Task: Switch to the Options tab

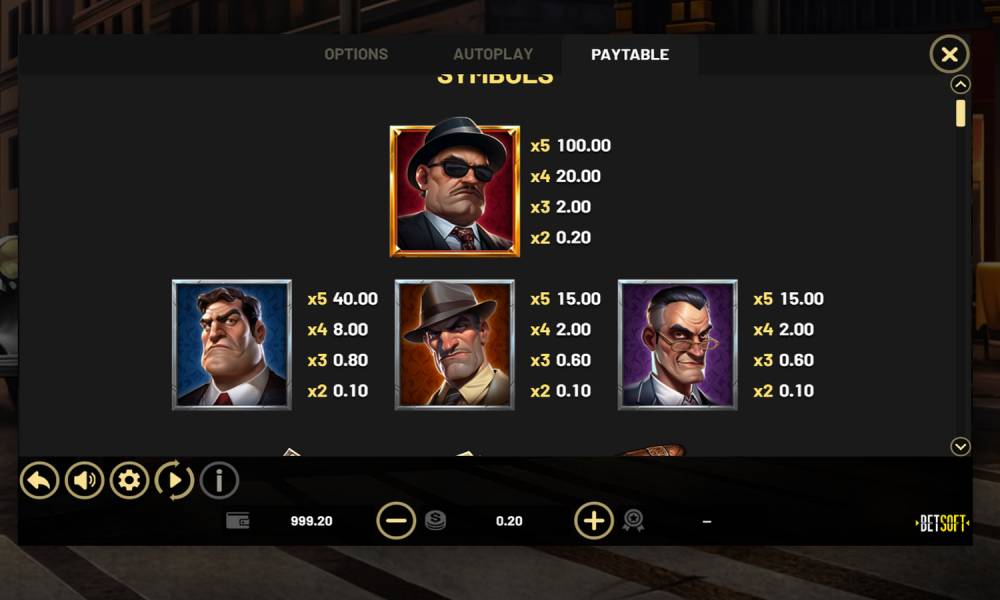Action: click(x=356, y=54)
